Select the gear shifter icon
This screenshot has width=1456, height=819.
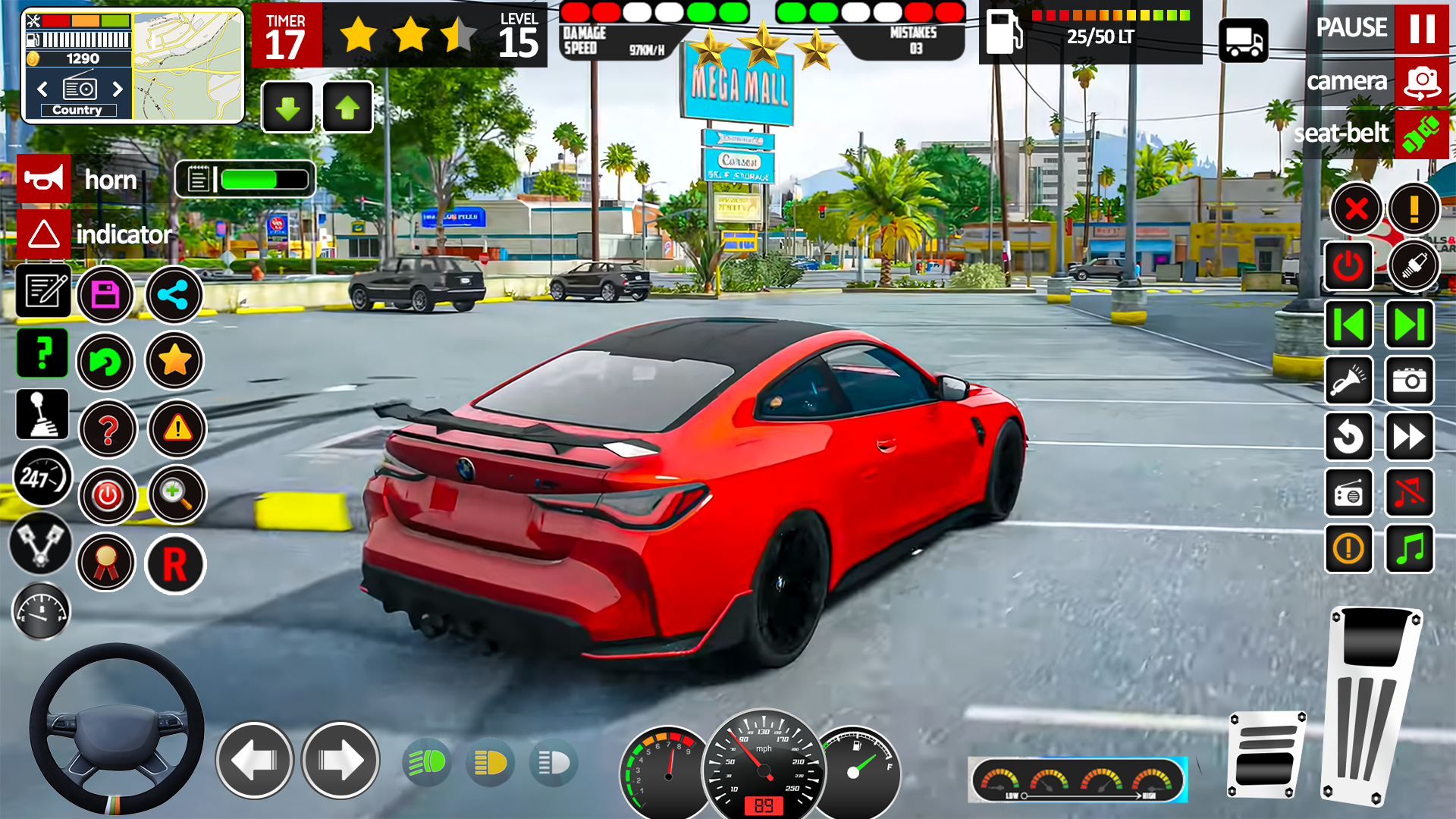(x=43, y=415)
